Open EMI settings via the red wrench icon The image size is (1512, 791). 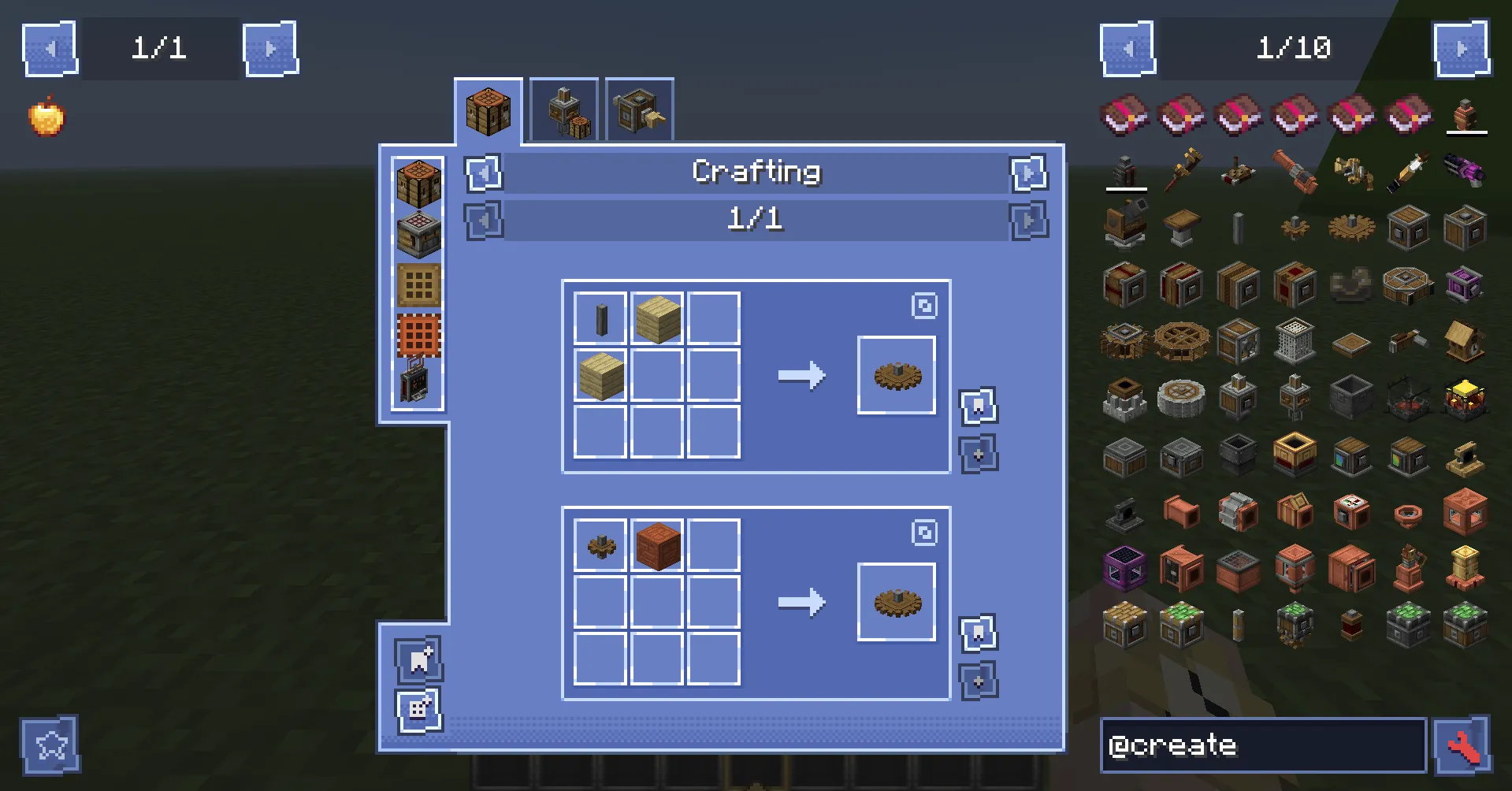coord(1473,745)
